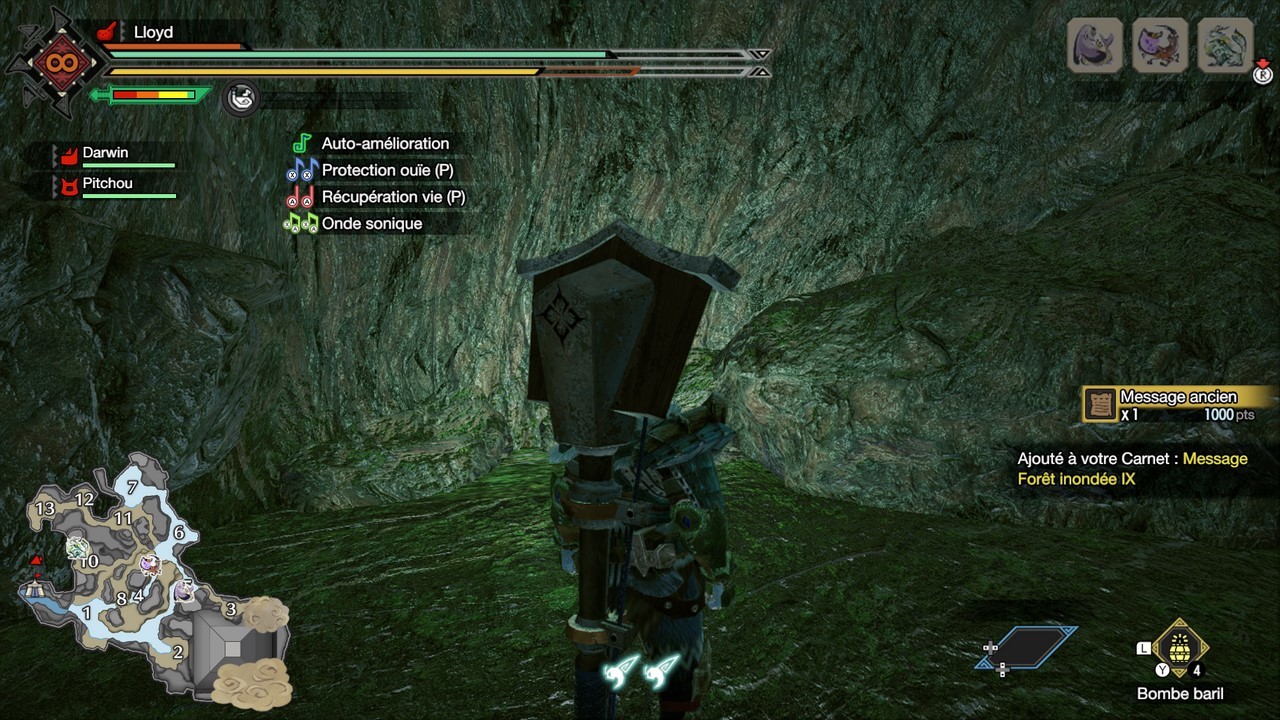This screenshot has width=1280, height=720.
Task: Toggle the Récupération vie (P) buff entry
Action: pyautogui.click(x=392, y=197)
